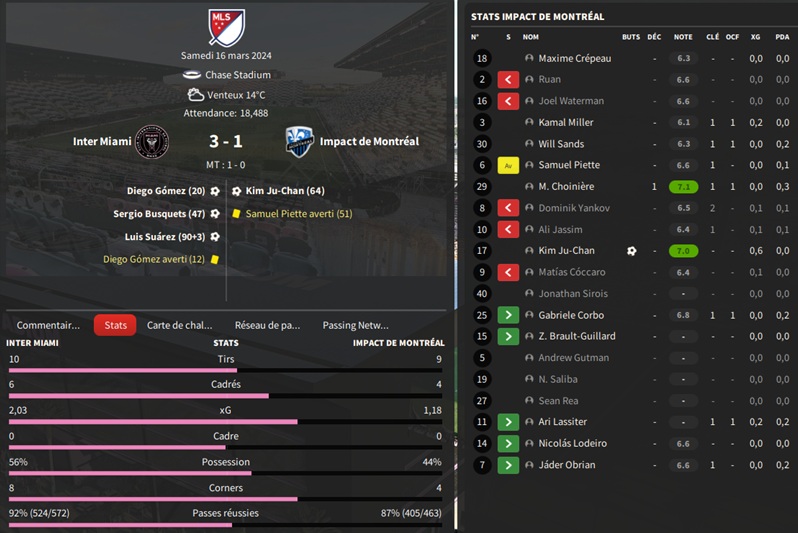Click the Inter Miami team name
This screenshot has height=533, width=798.
pyautogui.click(x=102, y=141)
